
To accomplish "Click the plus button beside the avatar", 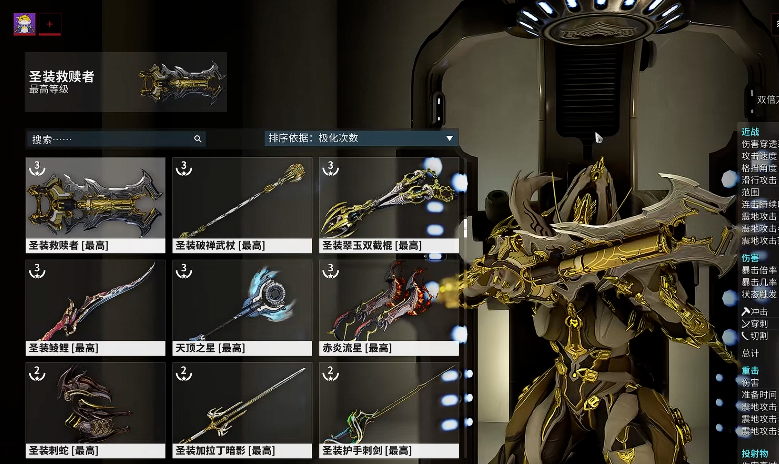I will 50,24.
